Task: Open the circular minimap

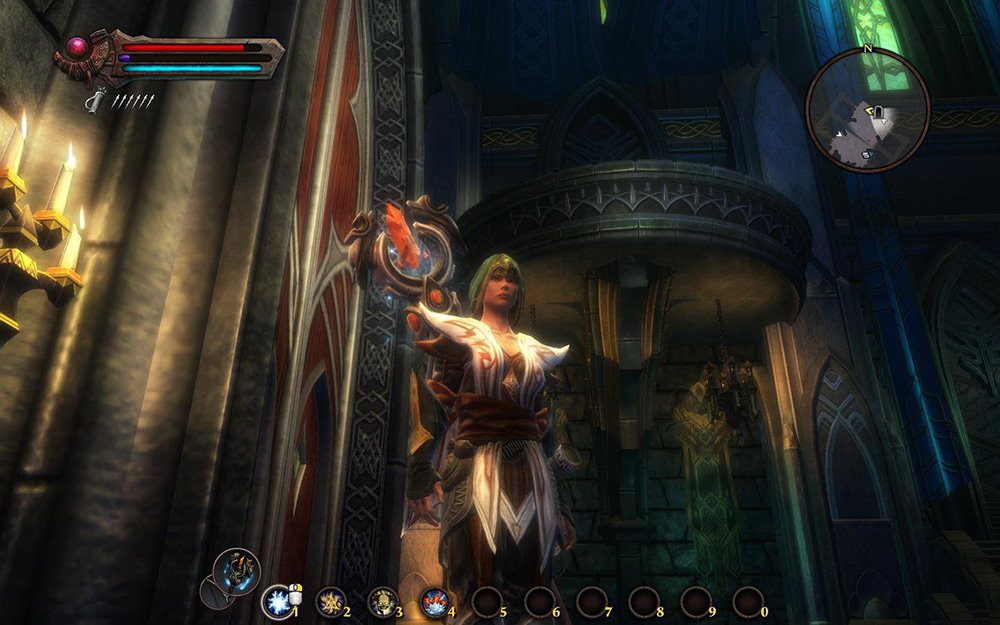Action: [x=868, y=110]
